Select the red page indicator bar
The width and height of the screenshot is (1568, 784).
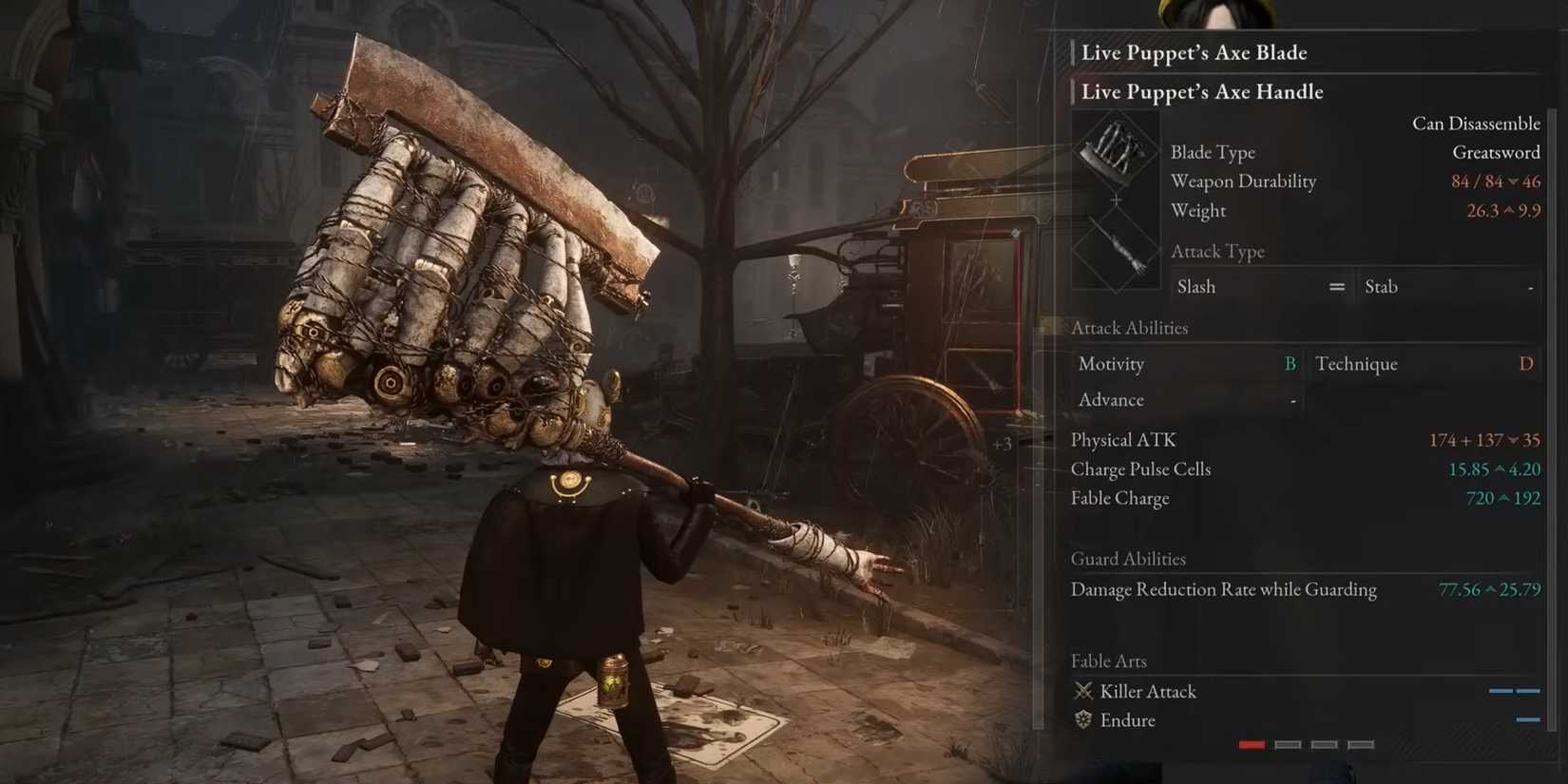(x=1252, y=745)
